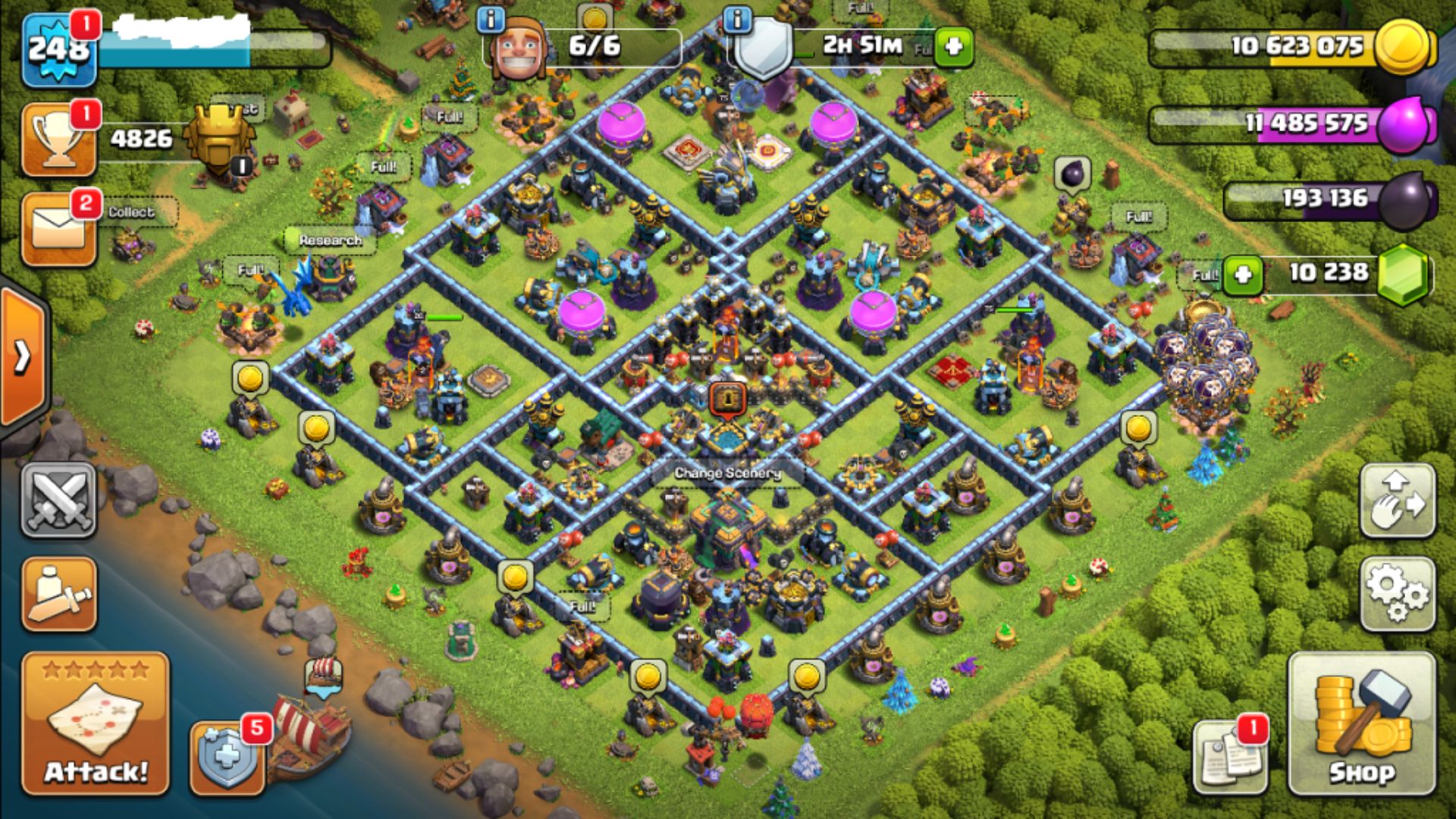Tap the Research bubble over the laboratory
This screenshot has height=819, width=1456.
click(x=330, y=240)
